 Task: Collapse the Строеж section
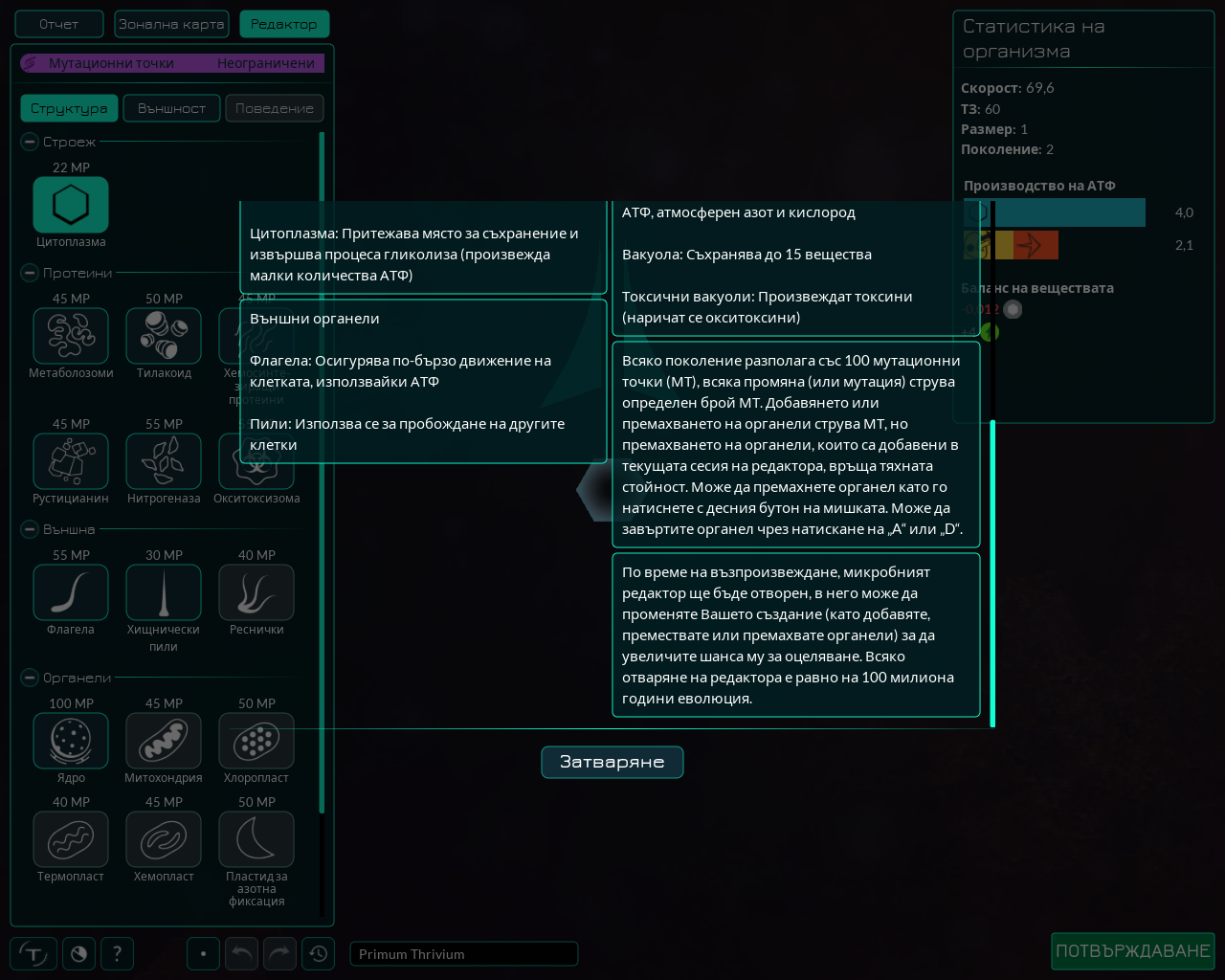pos(28,142)
